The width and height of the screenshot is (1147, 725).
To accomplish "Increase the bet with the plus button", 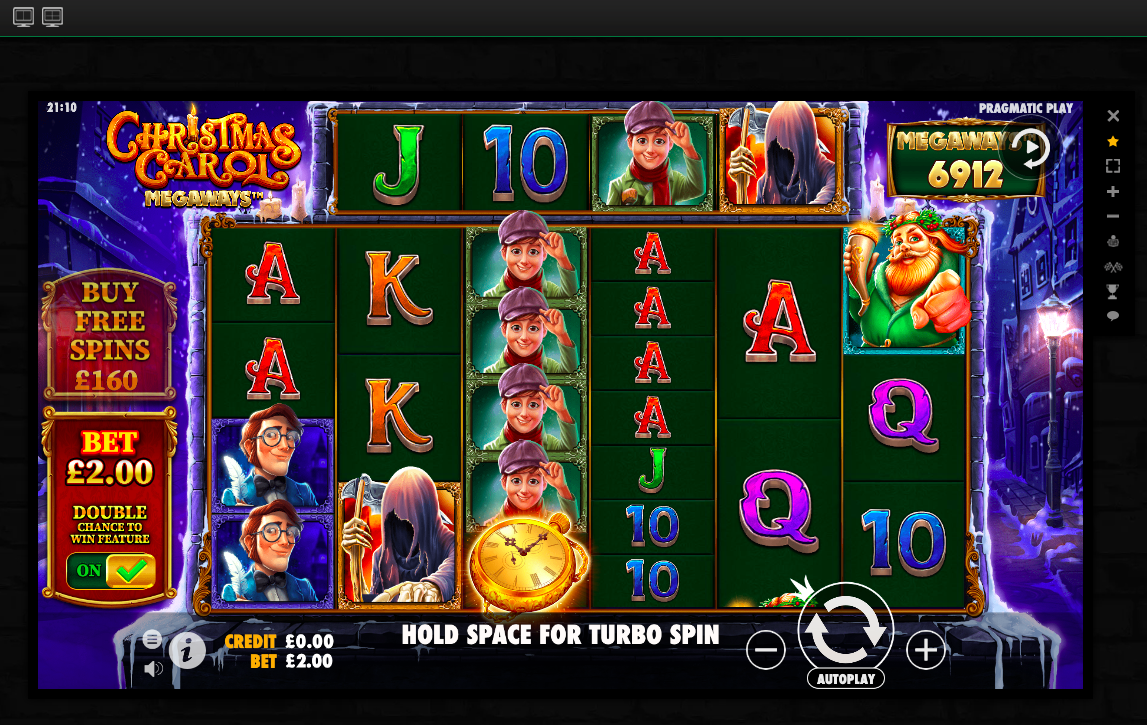I will pos(925,651).
